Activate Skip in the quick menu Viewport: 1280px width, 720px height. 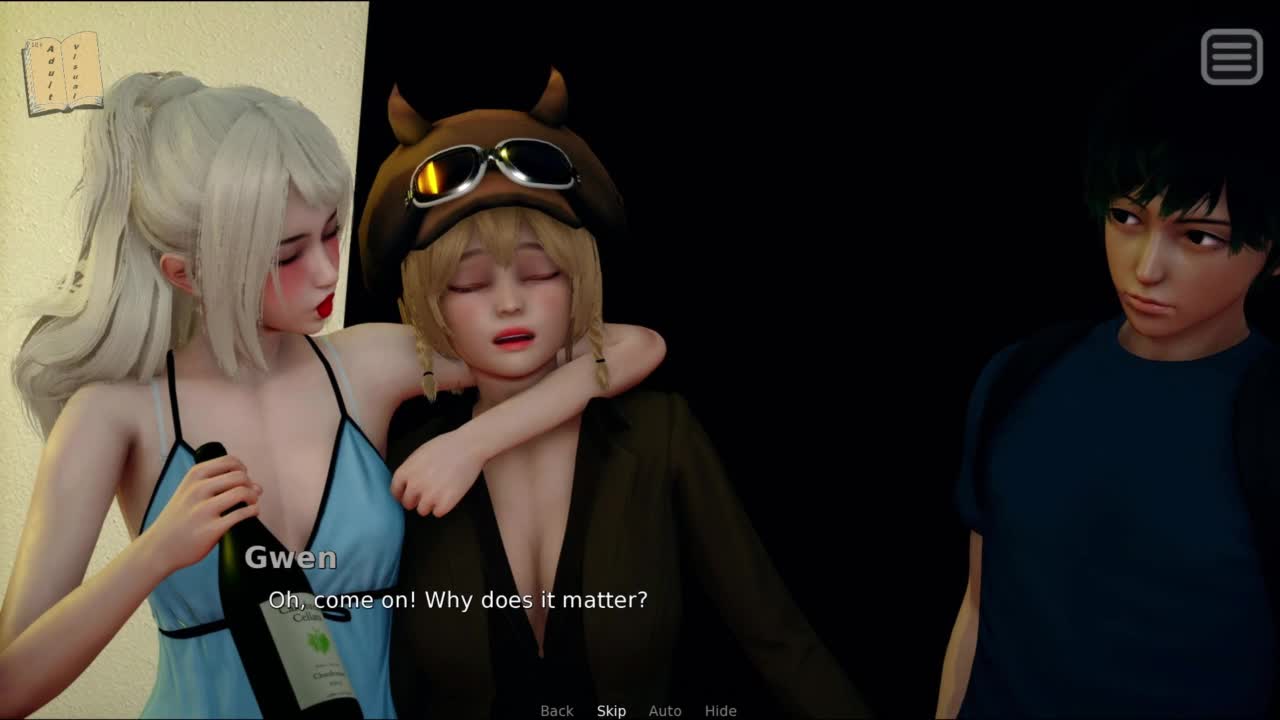(611, 711)
